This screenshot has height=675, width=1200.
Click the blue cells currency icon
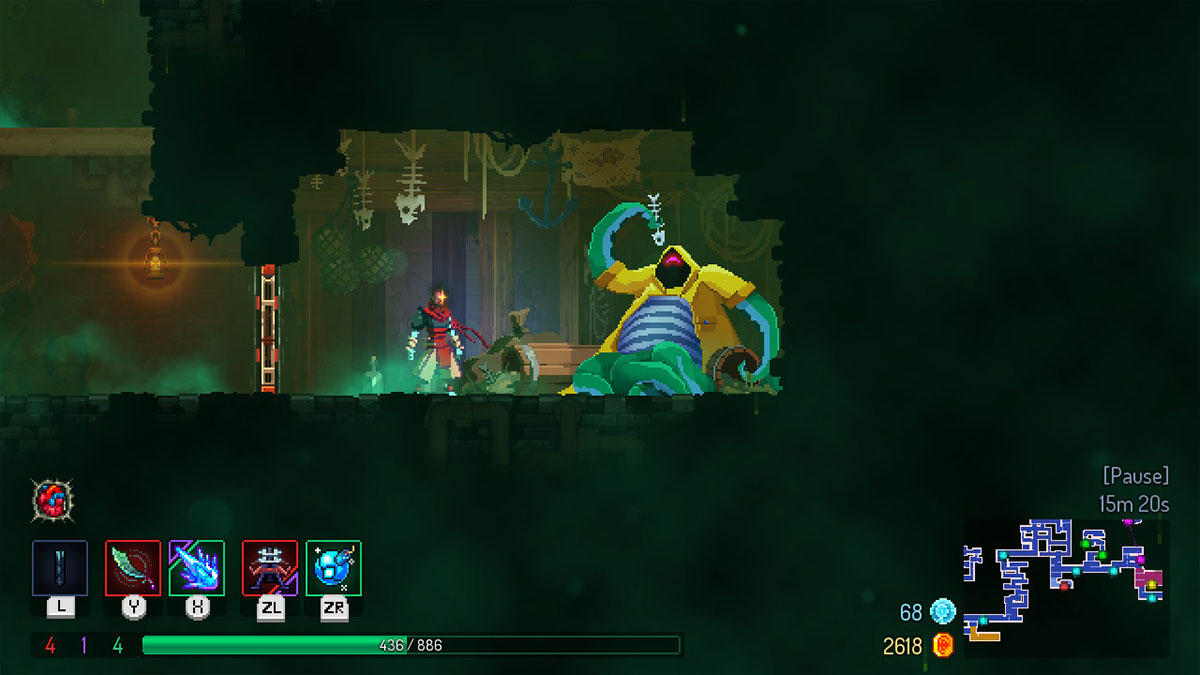(942, 612)
